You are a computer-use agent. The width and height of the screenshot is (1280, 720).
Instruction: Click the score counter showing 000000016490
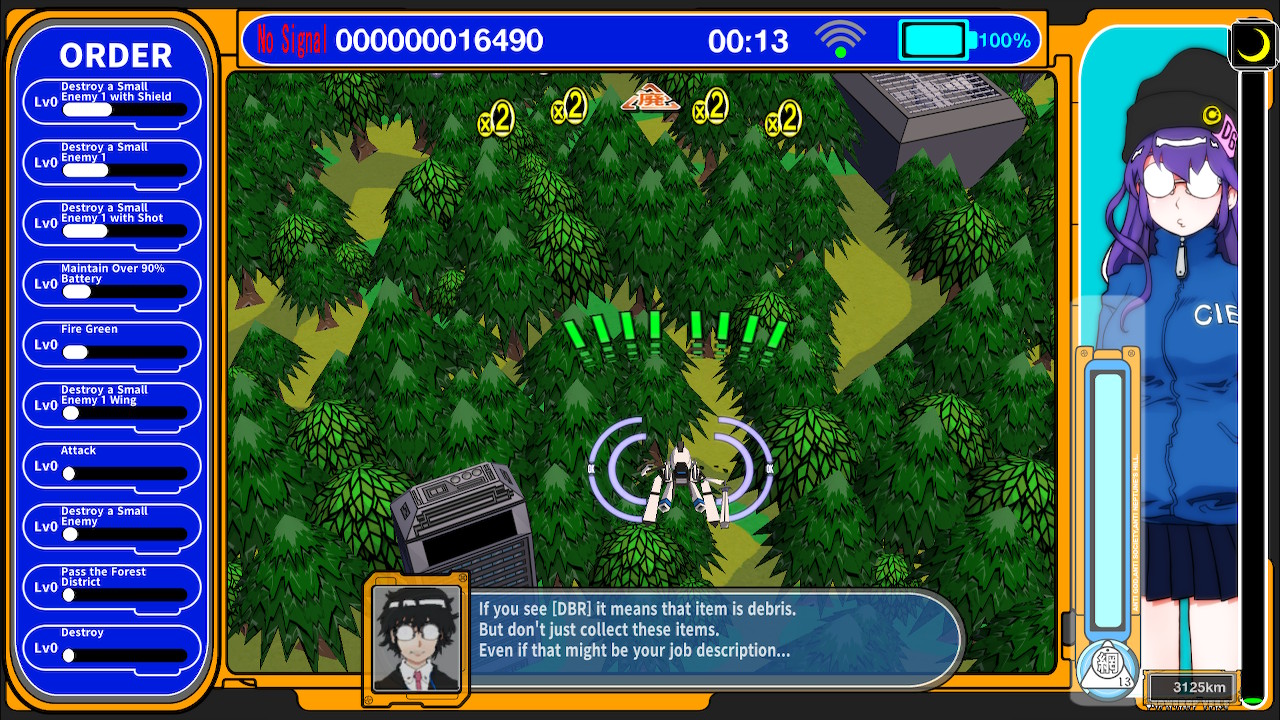(440, 39)
